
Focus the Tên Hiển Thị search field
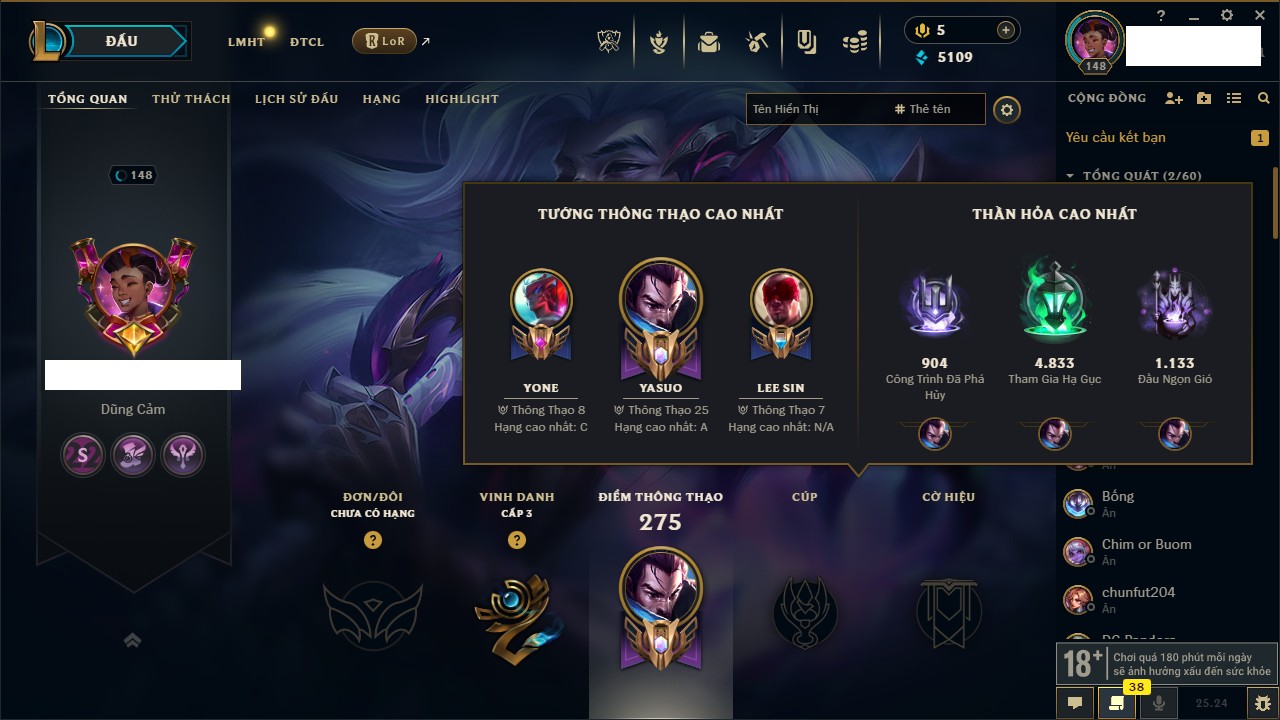click(x=815, y=109)
